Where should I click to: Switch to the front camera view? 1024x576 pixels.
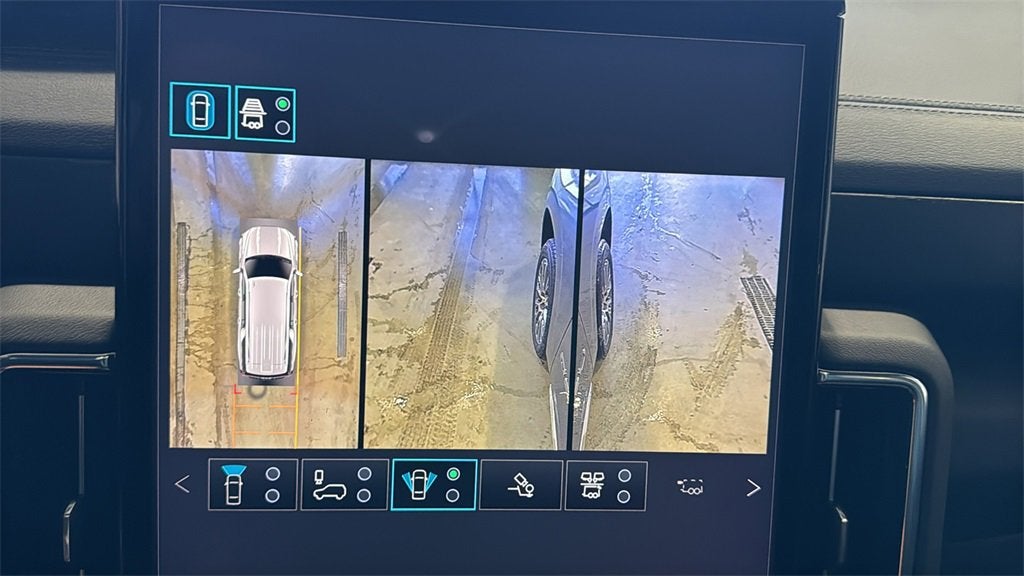click(x=252, y=485)
